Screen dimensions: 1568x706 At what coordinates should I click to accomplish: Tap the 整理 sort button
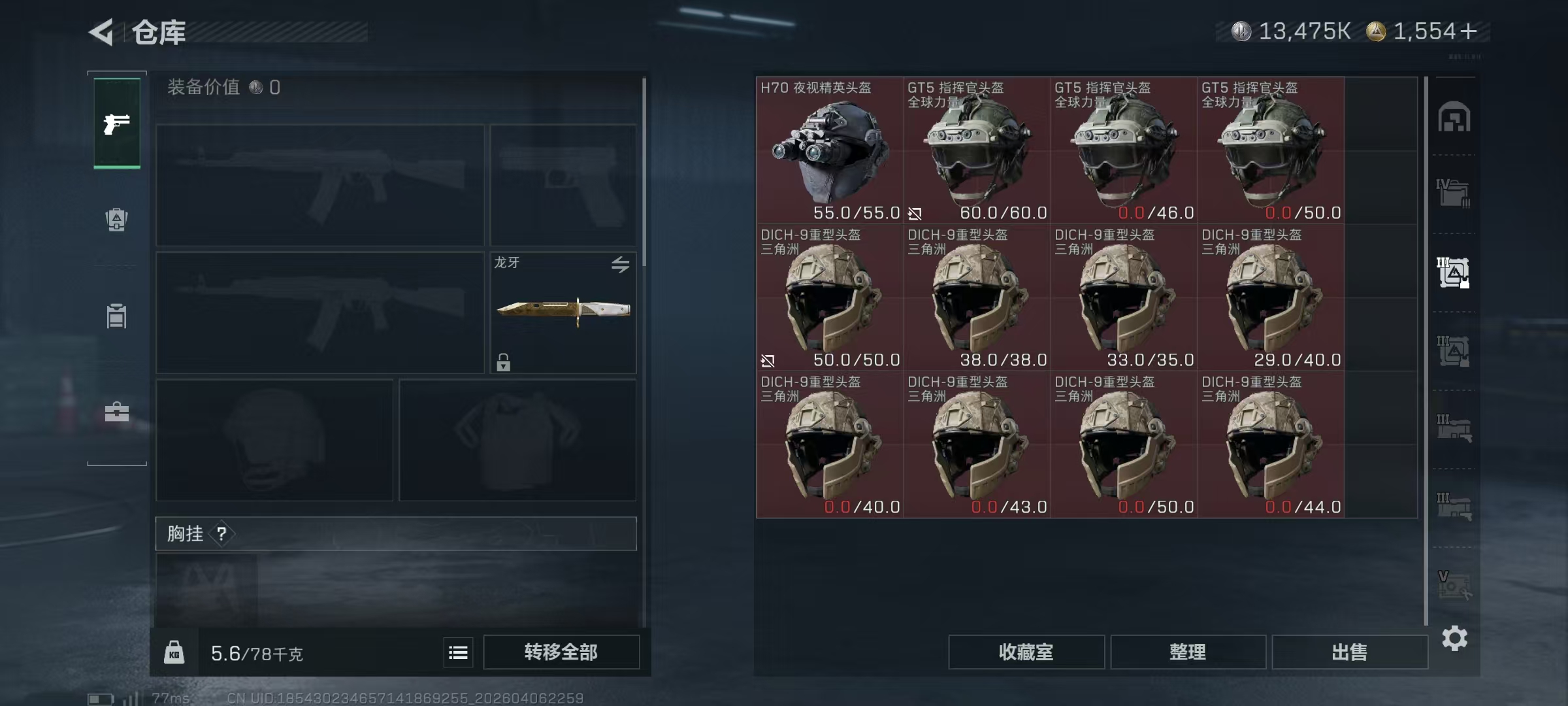pos(1188,652)
